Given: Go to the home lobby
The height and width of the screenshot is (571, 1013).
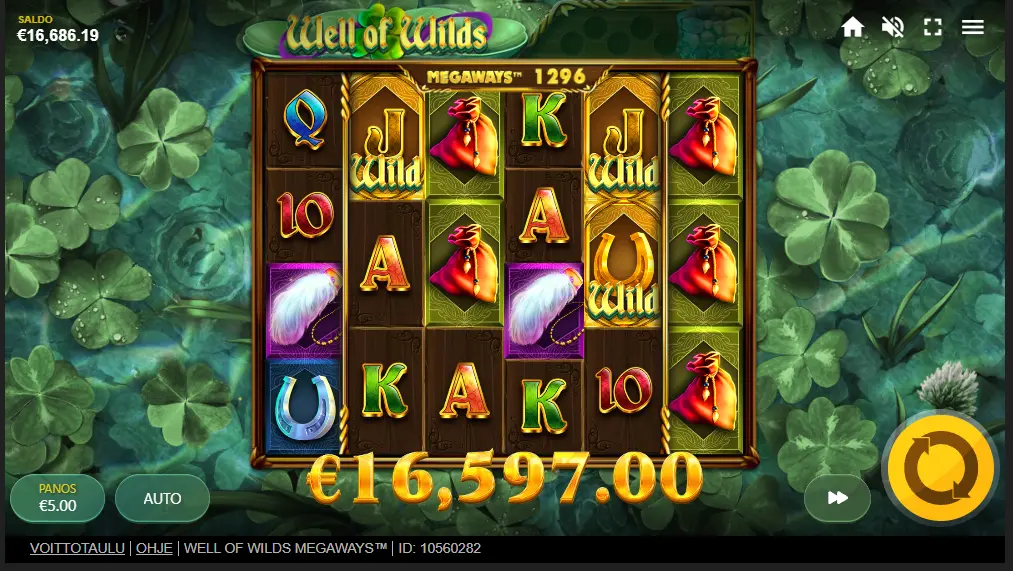Looking at the screenshot, I should point(852,27).
